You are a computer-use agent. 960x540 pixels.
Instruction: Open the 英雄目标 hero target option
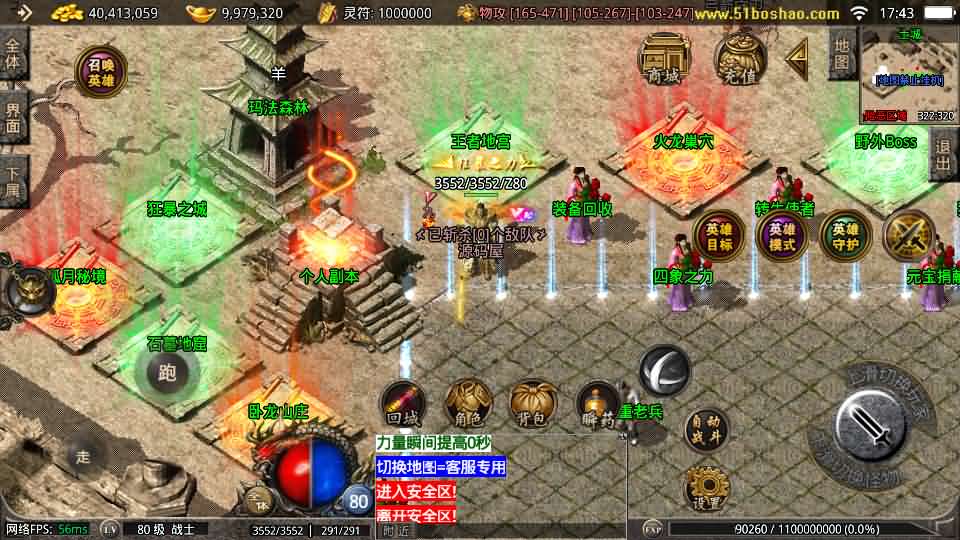tap(719, 237)
